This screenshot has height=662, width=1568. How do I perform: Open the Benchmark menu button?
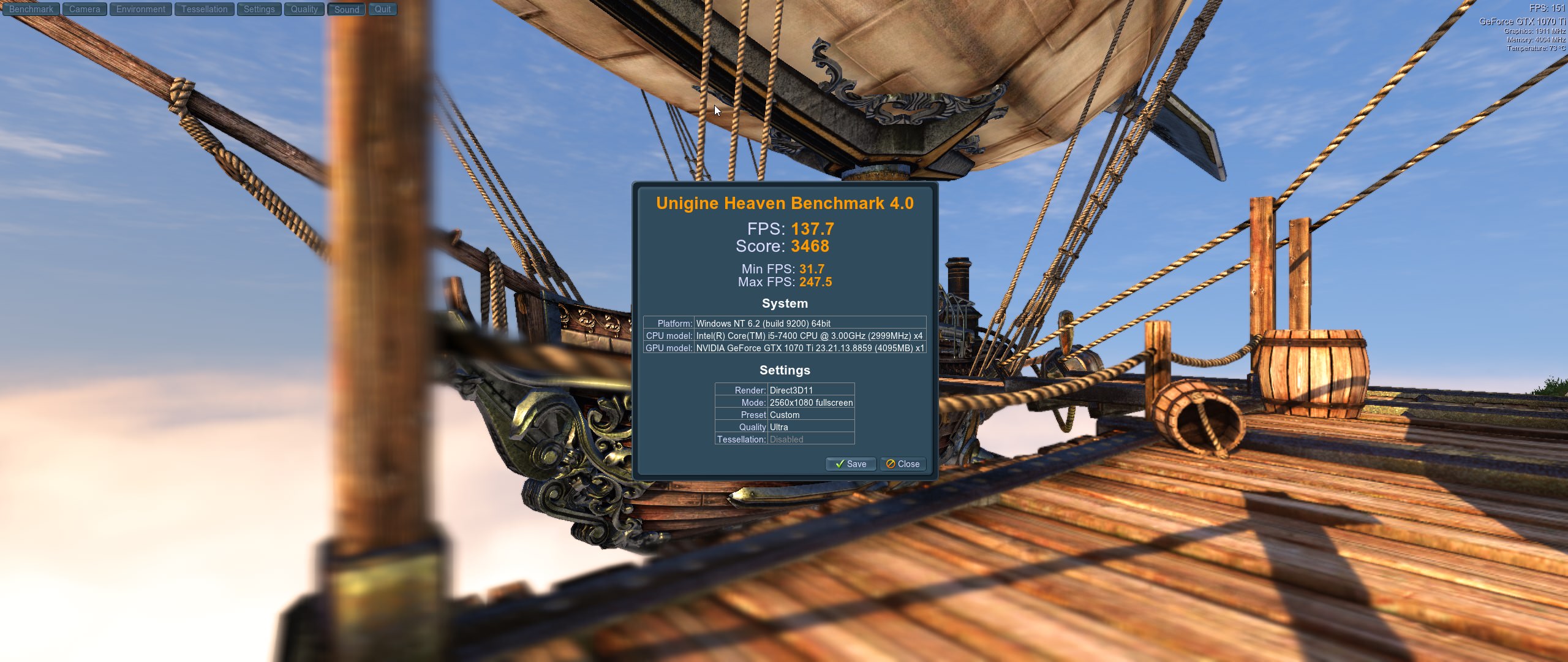[x=31, y=9]
